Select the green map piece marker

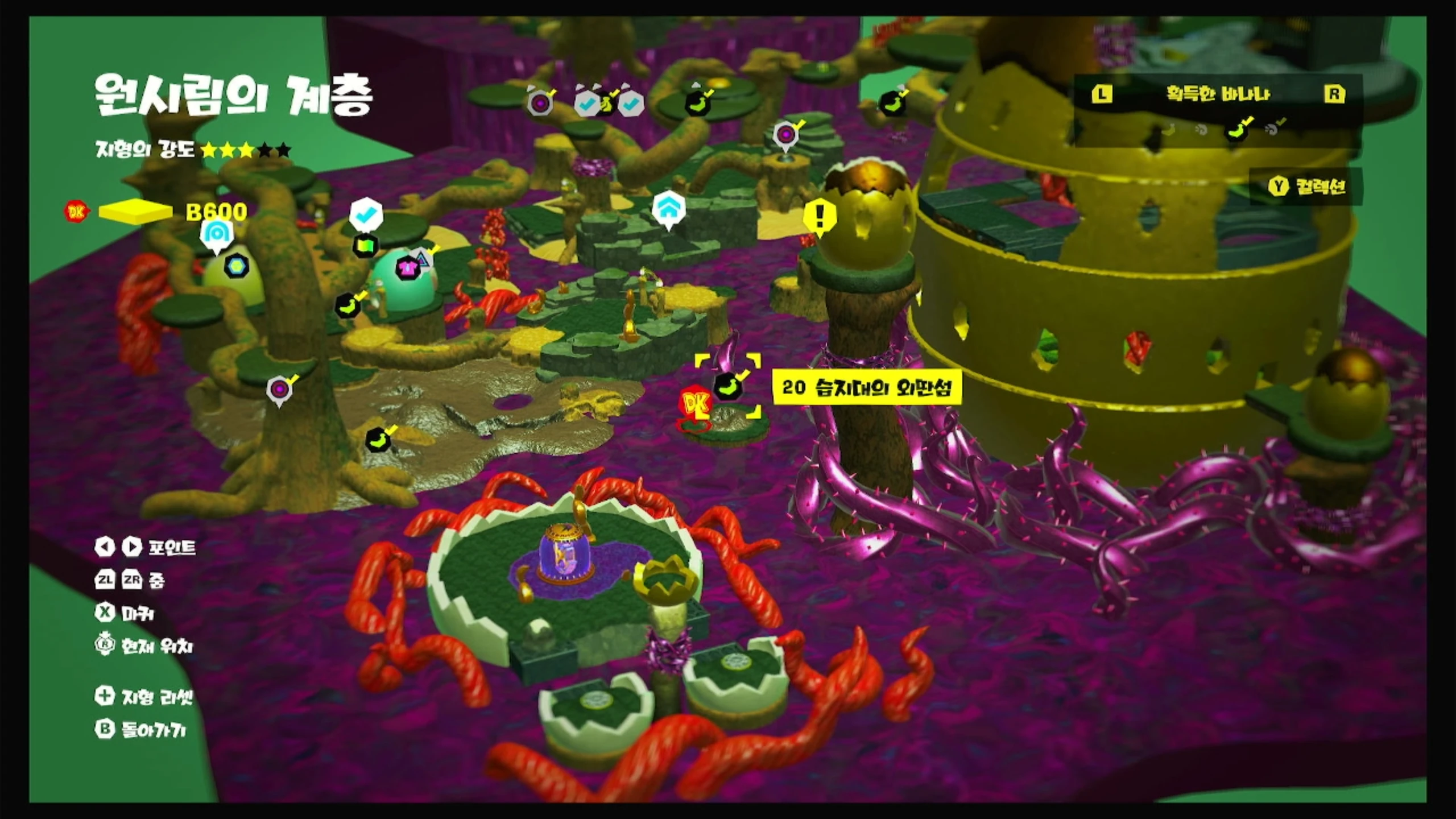[365, 246]
